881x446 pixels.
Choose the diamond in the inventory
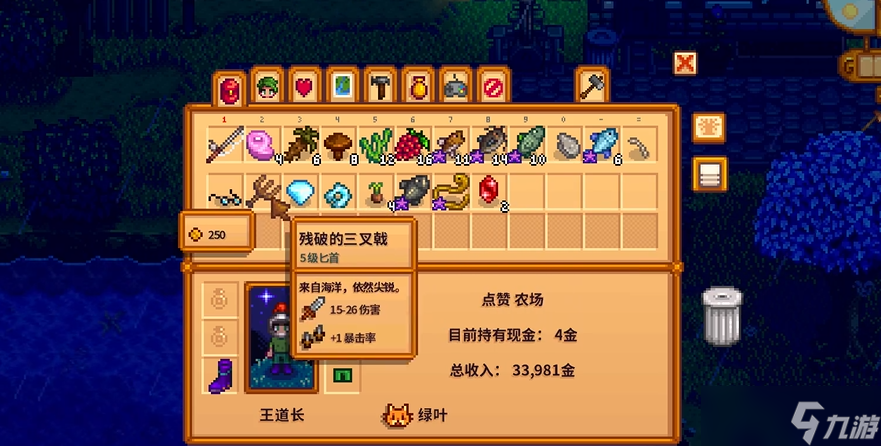coord(300,190)
